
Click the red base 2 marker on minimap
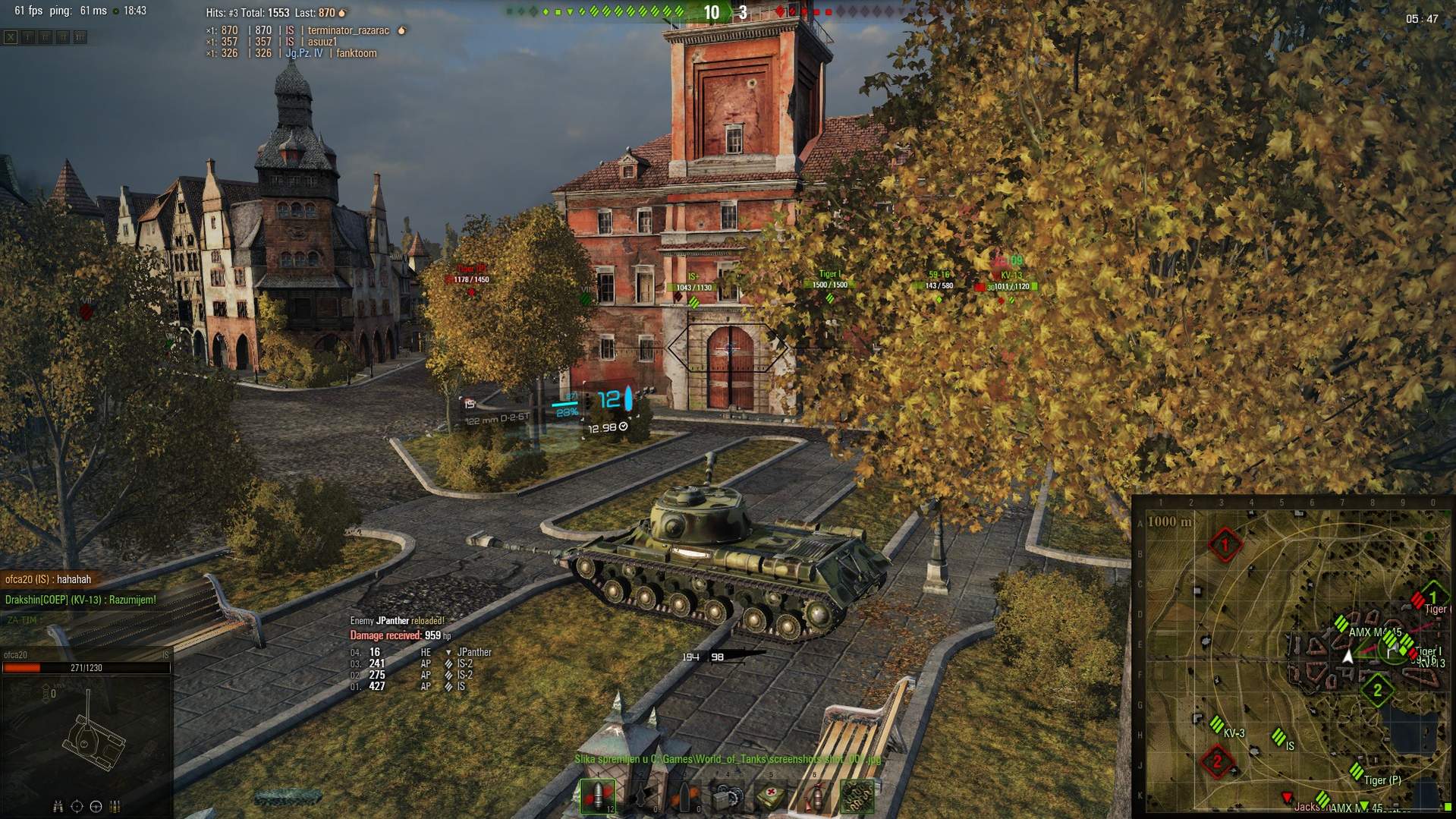[x=1217, y=761]
